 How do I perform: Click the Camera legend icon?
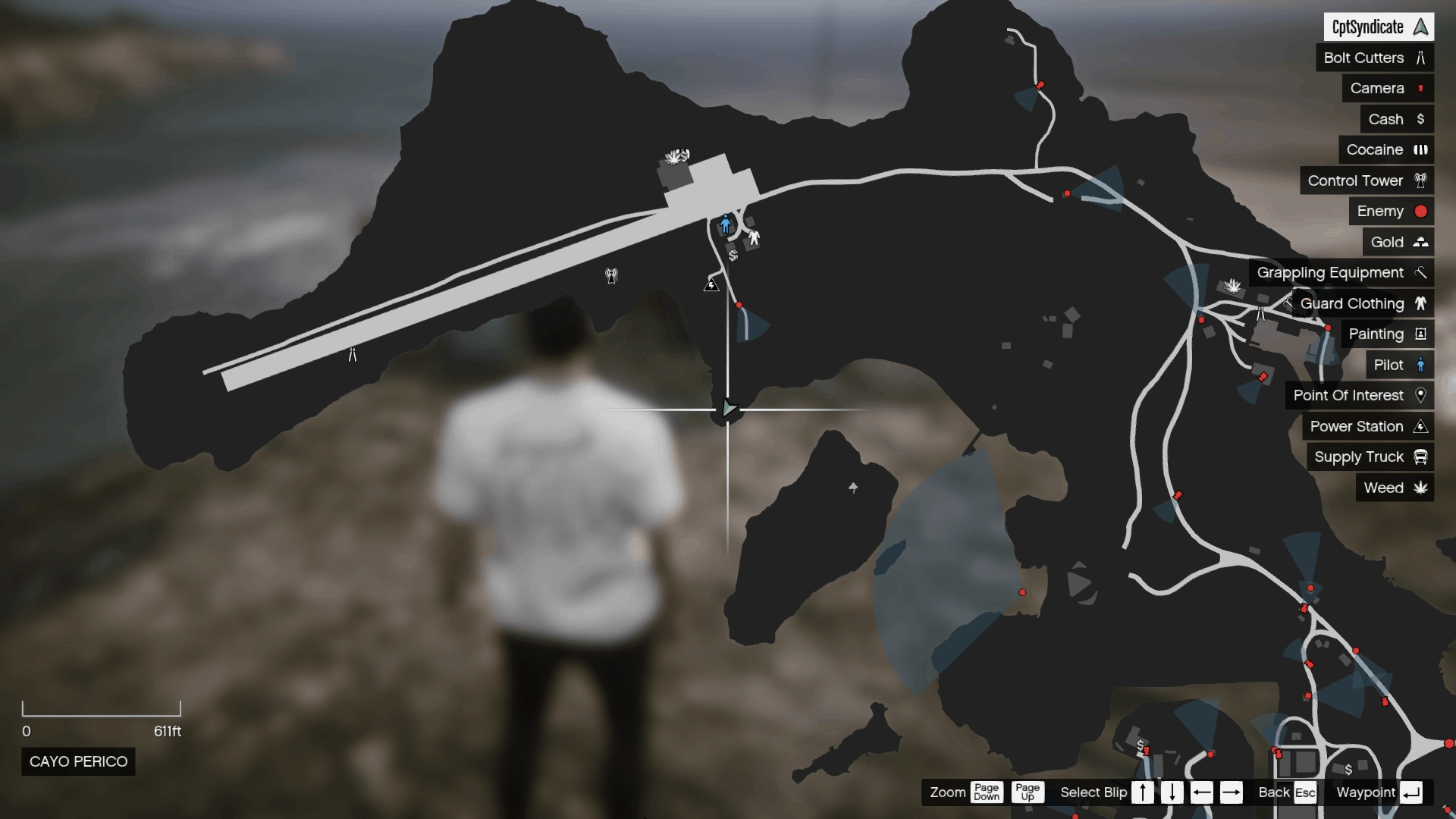coord(1421,88)
